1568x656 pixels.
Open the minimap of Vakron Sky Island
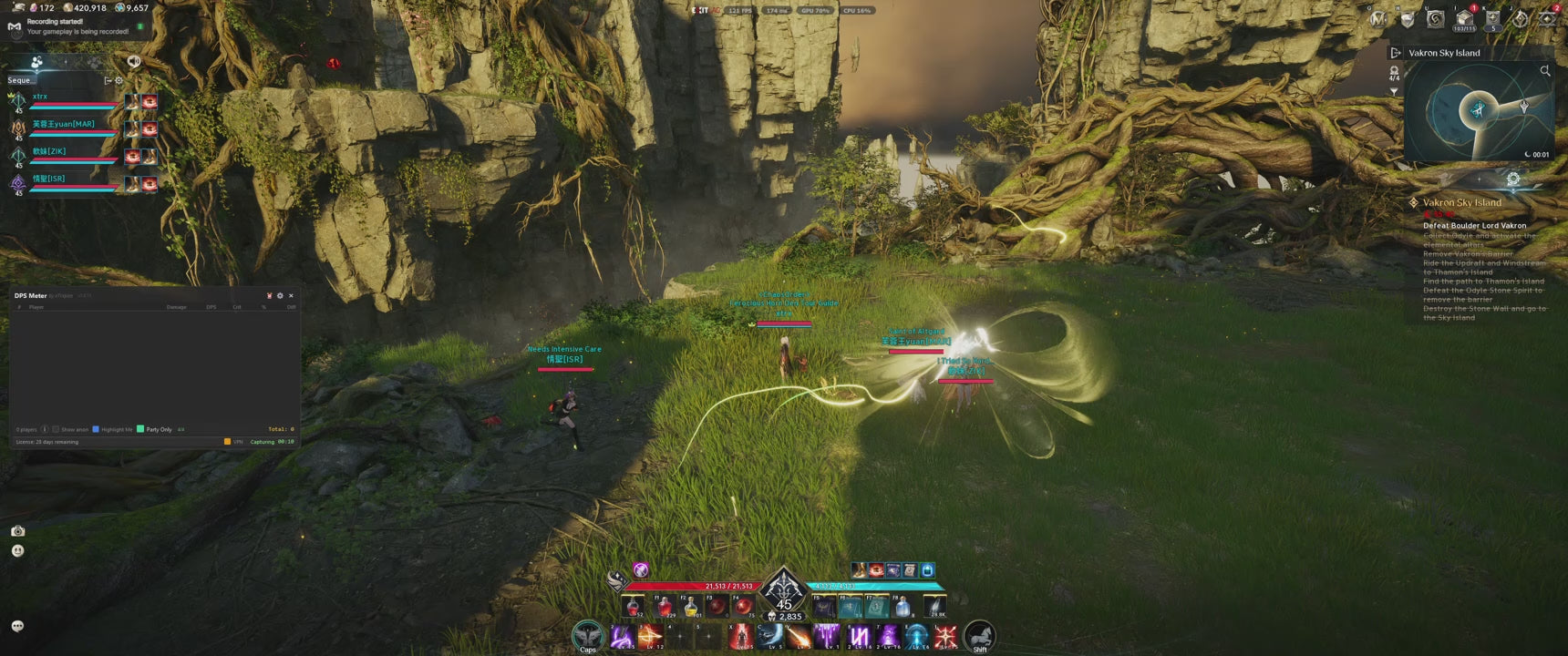click(x=1479, y=111)
